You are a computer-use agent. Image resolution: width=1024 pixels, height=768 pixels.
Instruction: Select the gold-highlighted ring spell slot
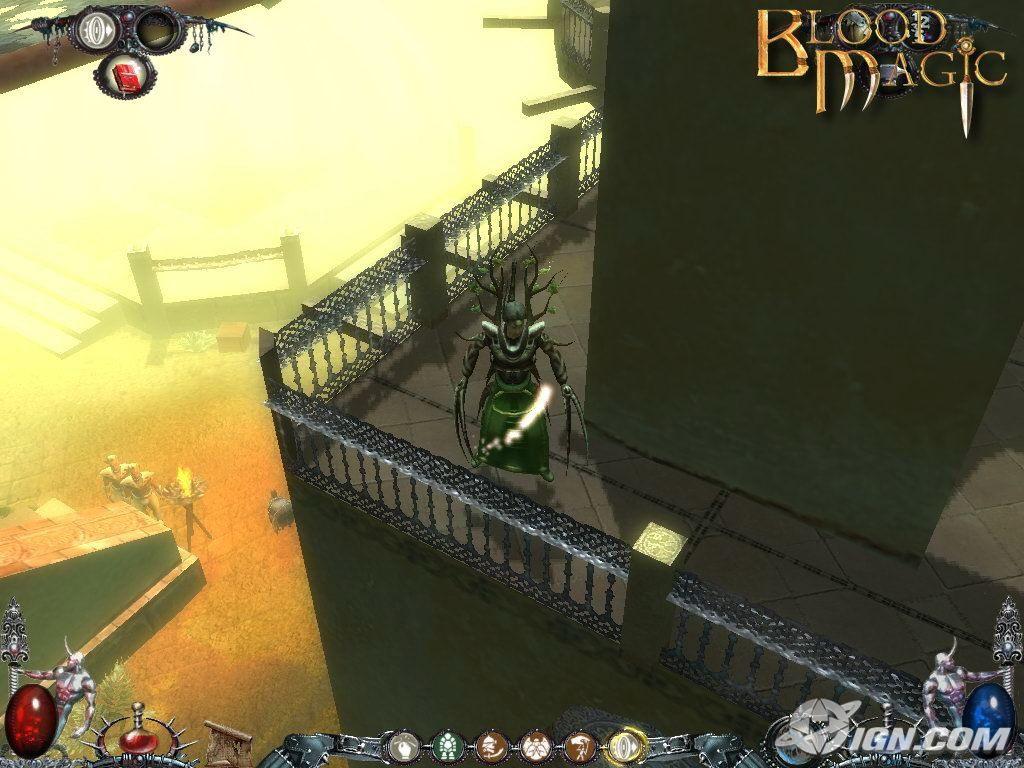coord(625,745)
